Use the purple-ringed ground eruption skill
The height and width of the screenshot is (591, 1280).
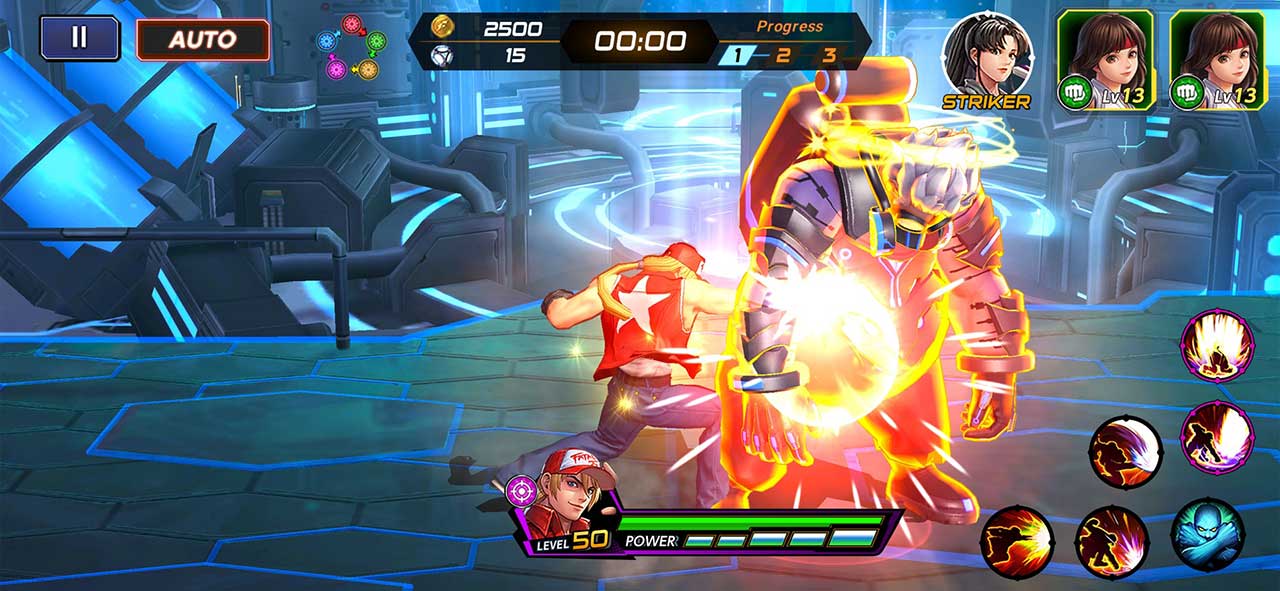[1217, 346]
